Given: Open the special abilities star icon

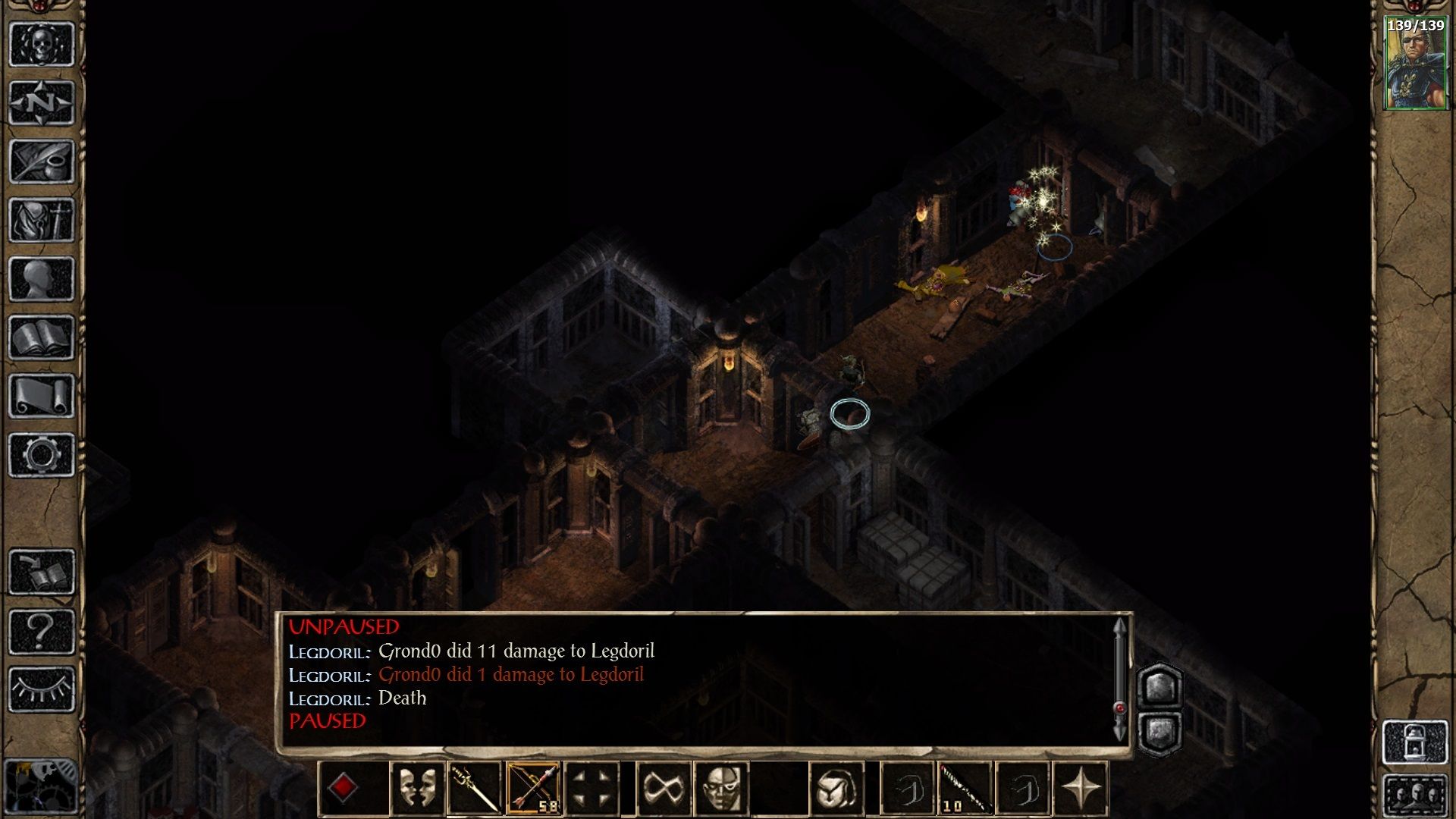Looking at the screenshot, I should (x=1081, y=787).
